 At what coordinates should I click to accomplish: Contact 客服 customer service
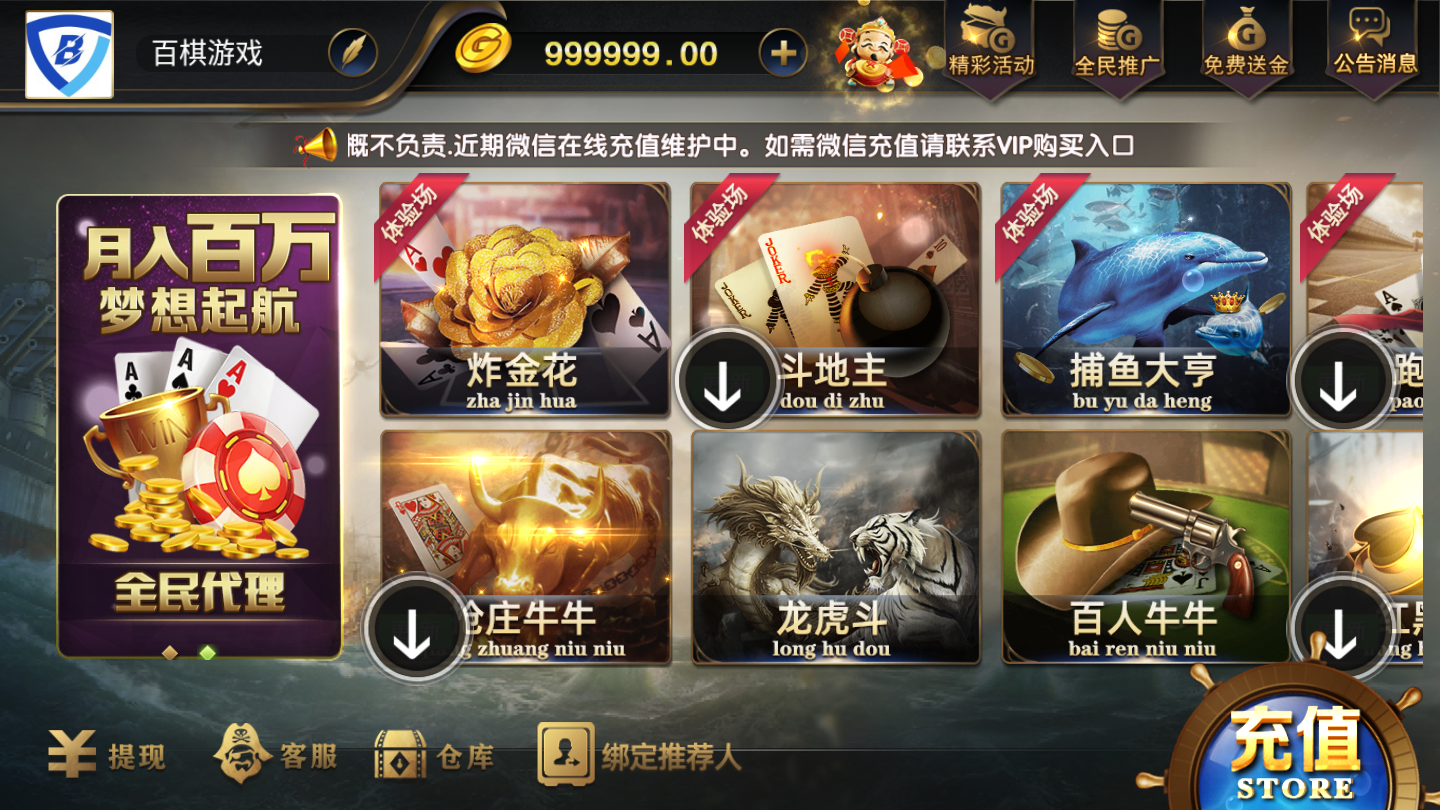[277, 758]
